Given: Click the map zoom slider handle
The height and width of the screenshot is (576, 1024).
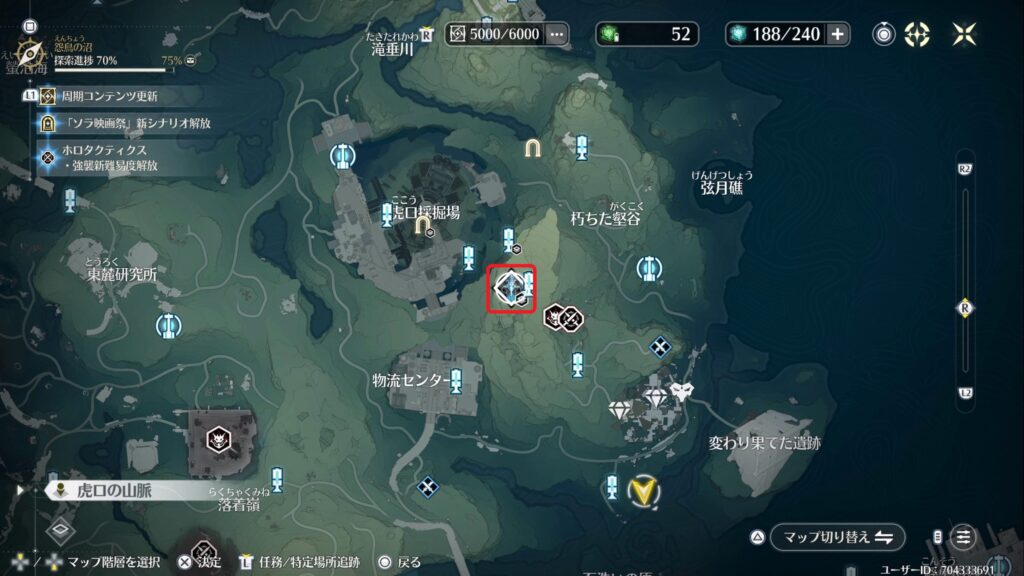Looking at the screenshot, I should [965, 307].
